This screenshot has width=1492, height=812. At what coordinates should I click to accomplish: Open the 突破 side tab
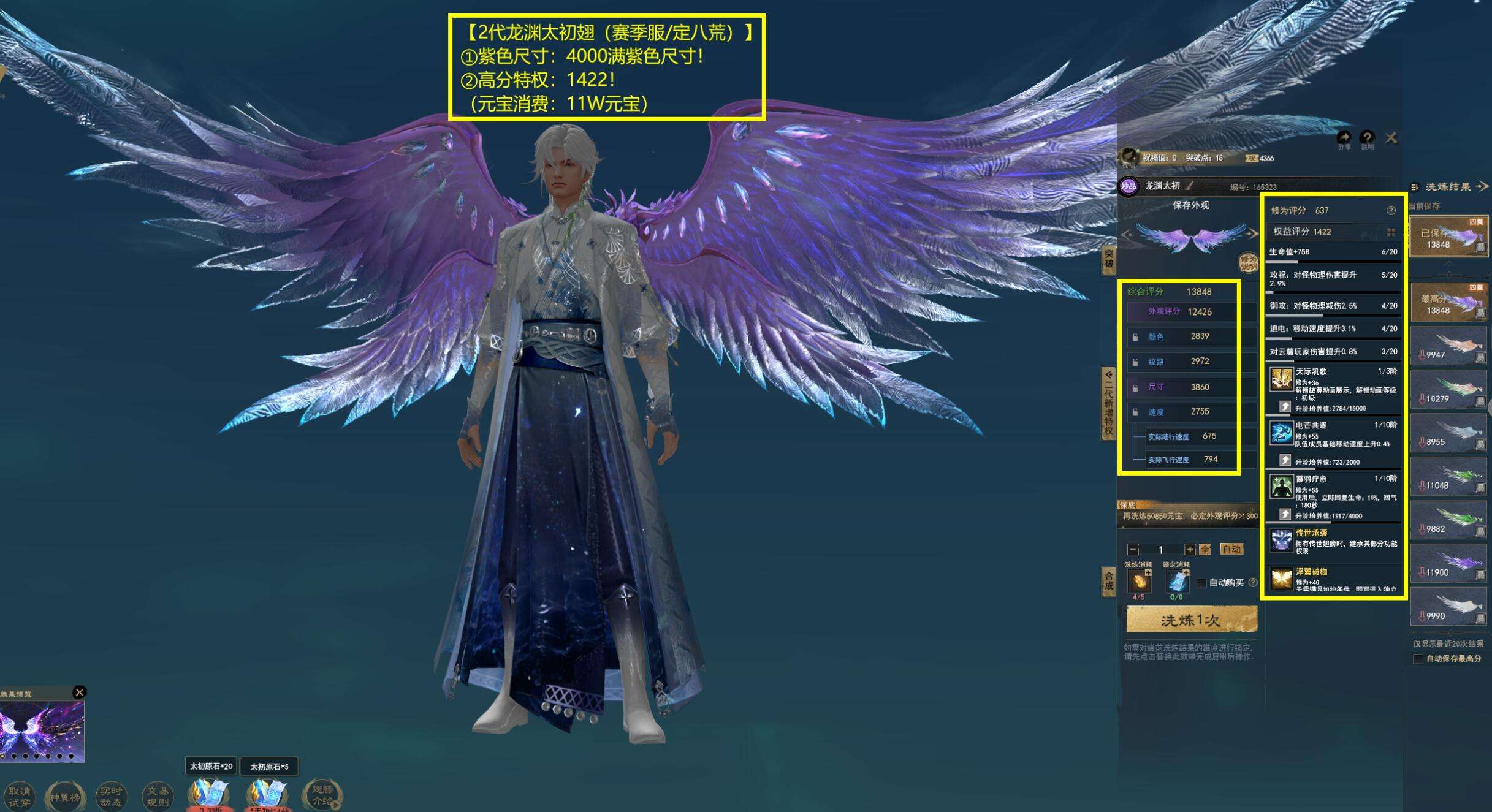pyautogui.click(x=1109, y=260)
